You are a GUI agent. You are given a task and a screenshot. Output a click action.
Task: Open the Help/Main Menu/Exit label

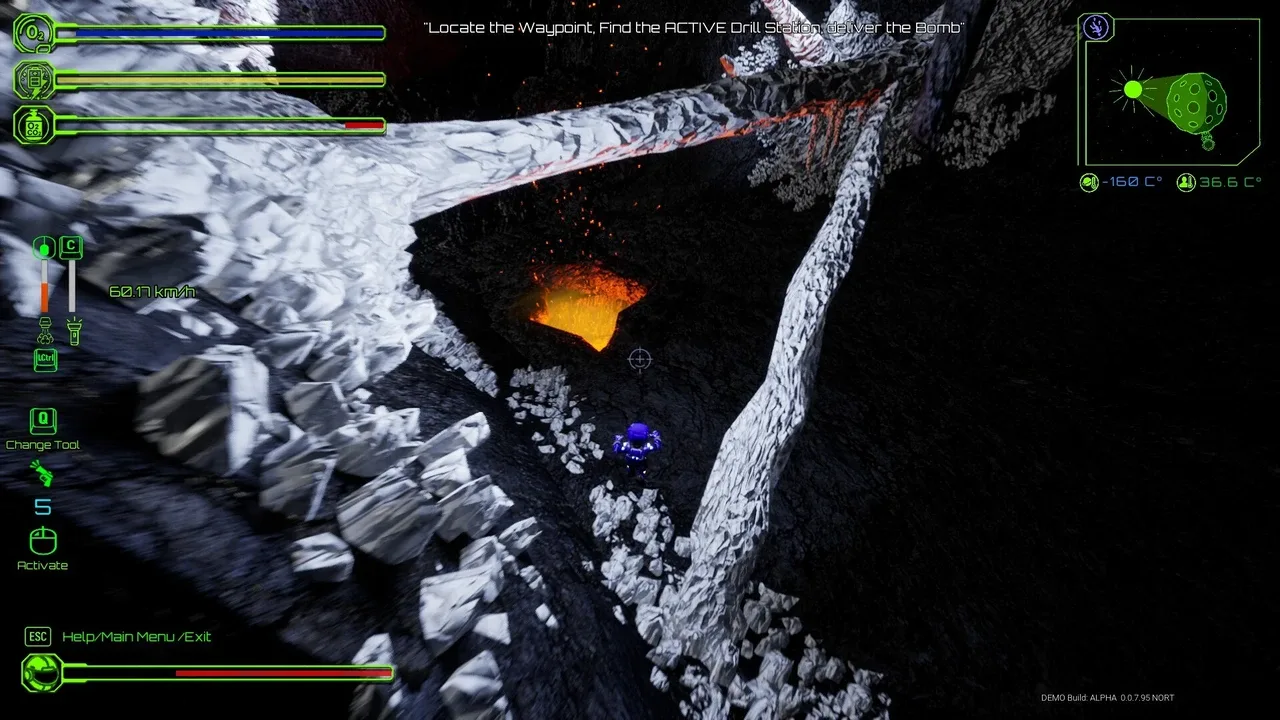[136, 637]
